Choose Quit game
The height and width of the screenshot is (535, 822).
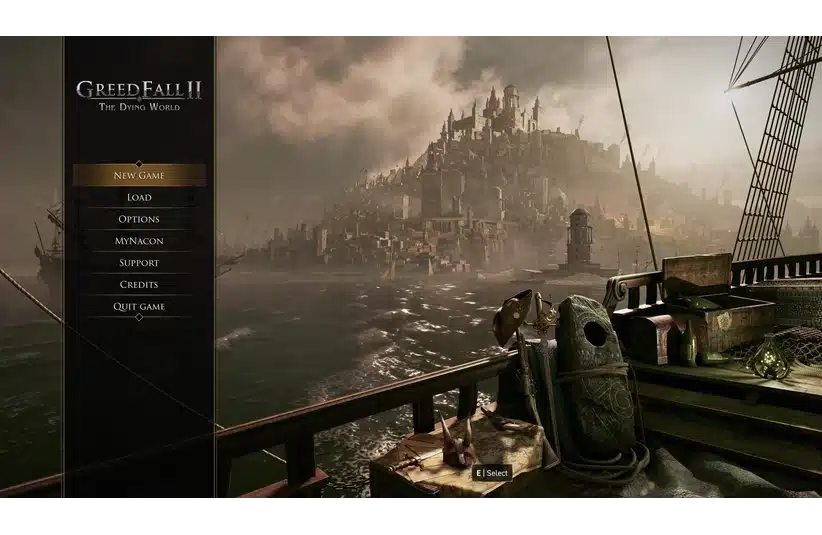tap(139, 307)
